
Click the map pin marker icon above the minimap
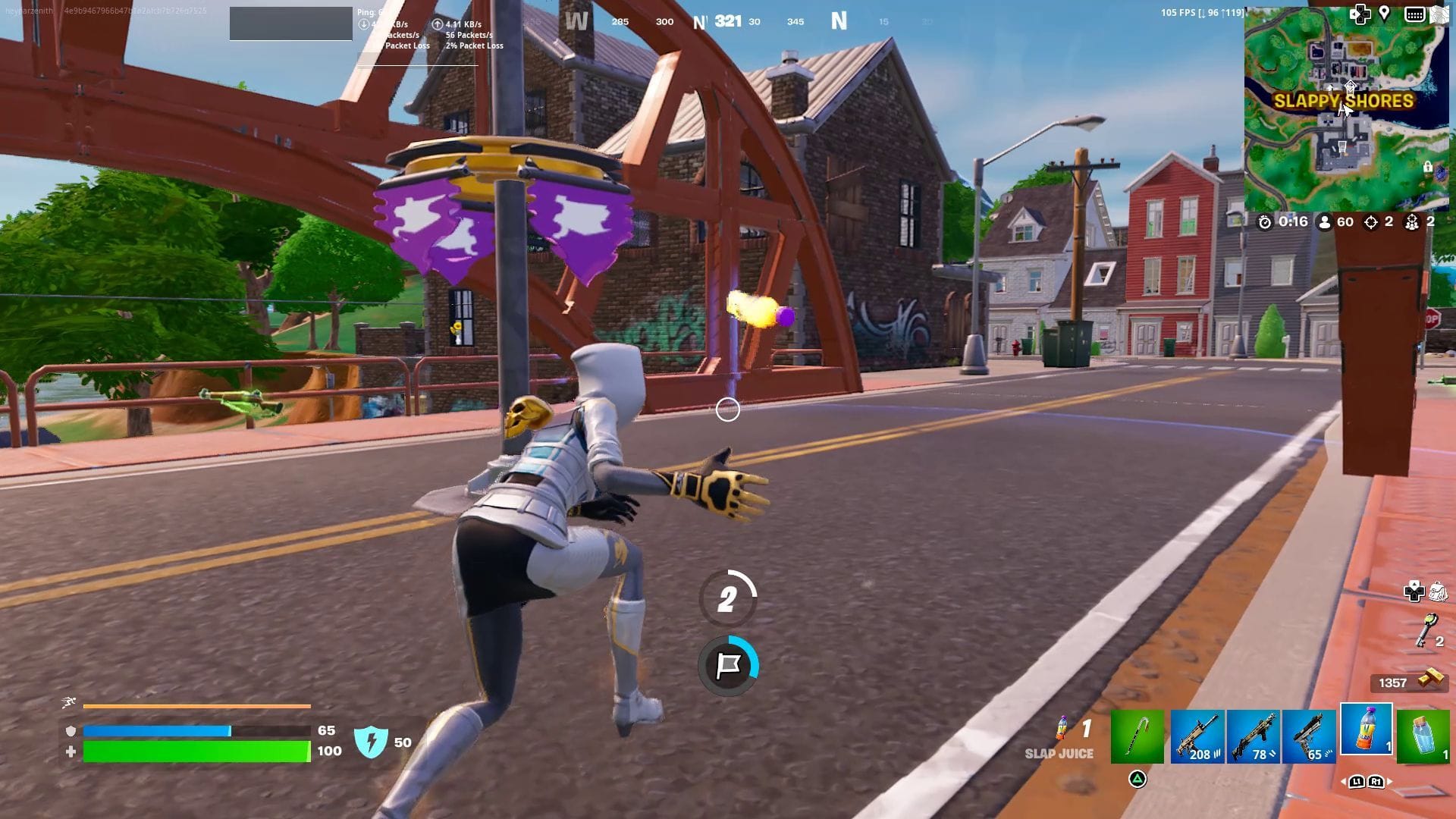click(x=1383, y=13)
